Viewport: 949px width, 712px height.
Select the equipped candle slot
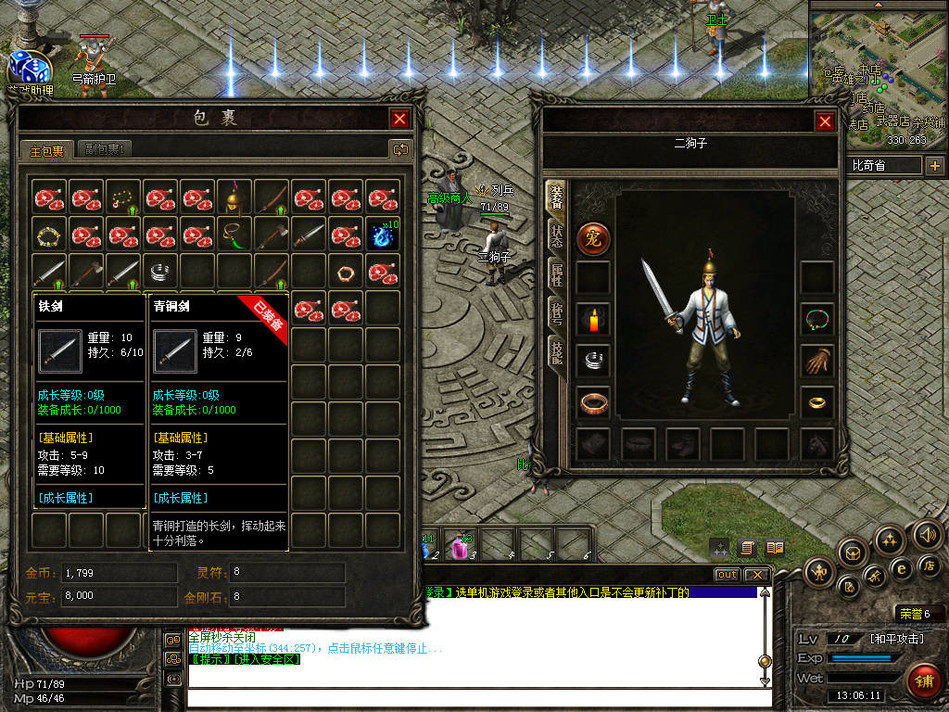(x=593, y=320)
